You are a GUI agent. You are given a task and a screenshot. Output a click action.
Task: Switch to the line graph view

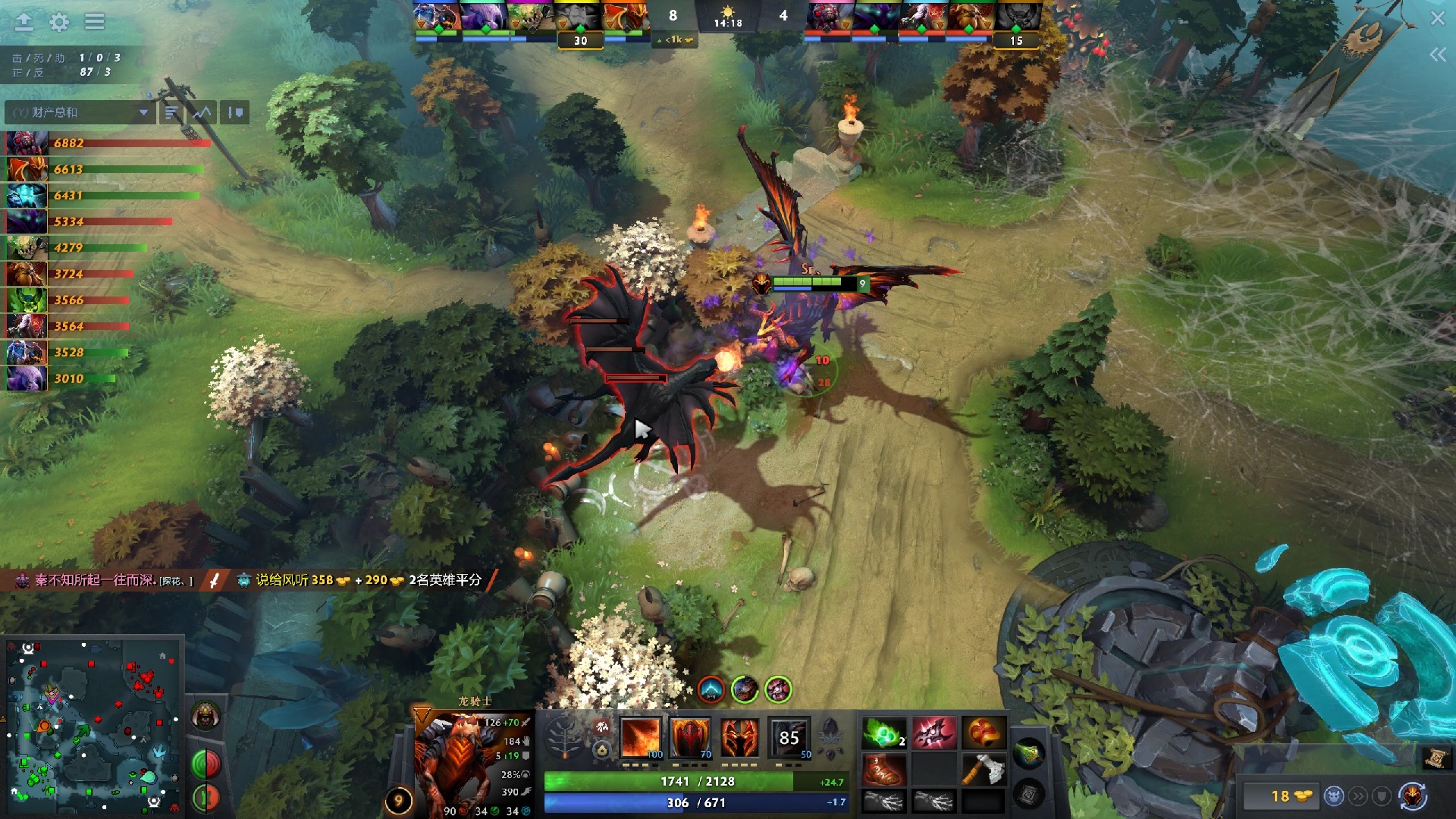click(202, 112)
